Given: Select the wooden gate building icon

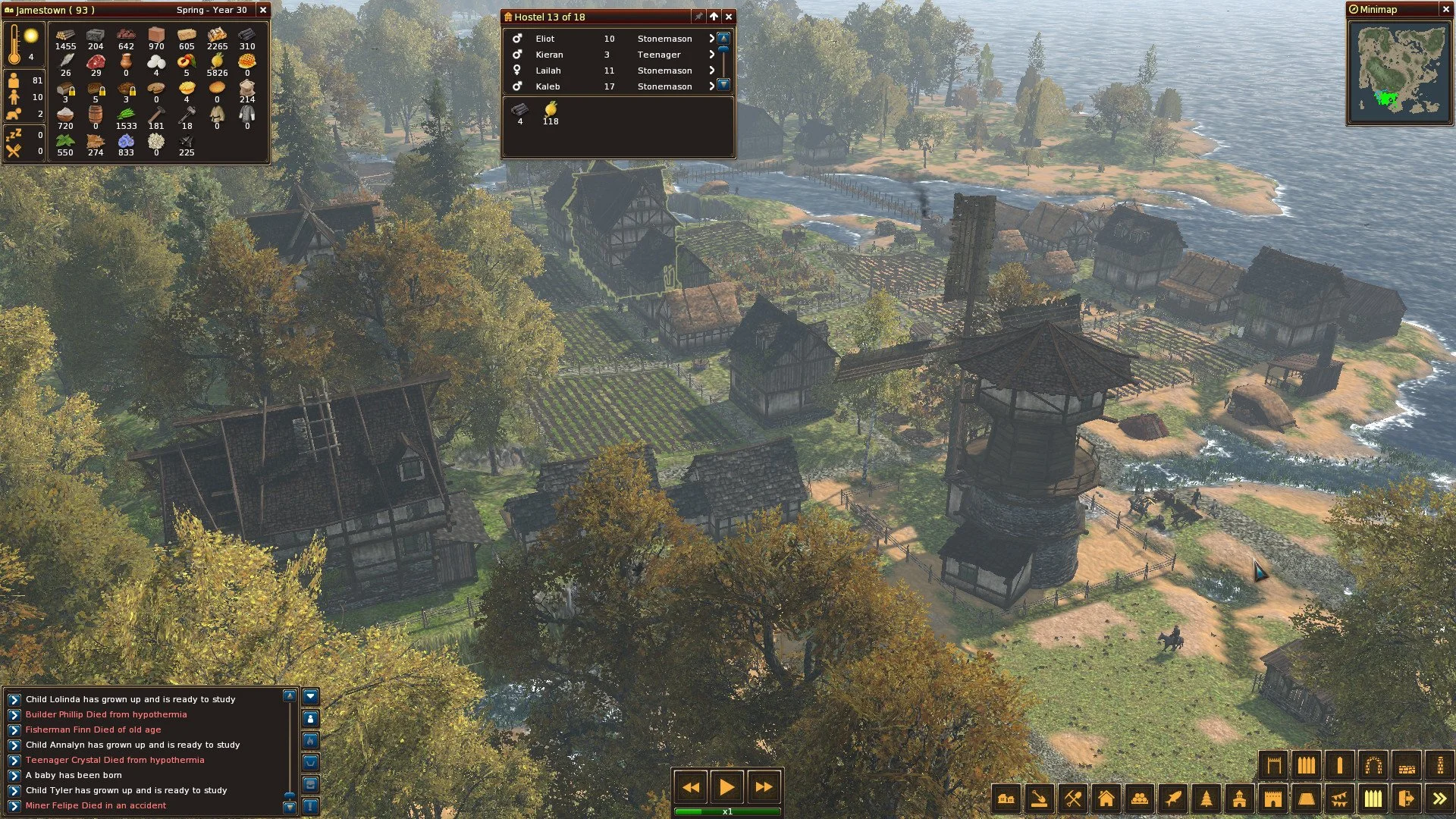Looking at the screenshot, I should (x=1274, y=766).
